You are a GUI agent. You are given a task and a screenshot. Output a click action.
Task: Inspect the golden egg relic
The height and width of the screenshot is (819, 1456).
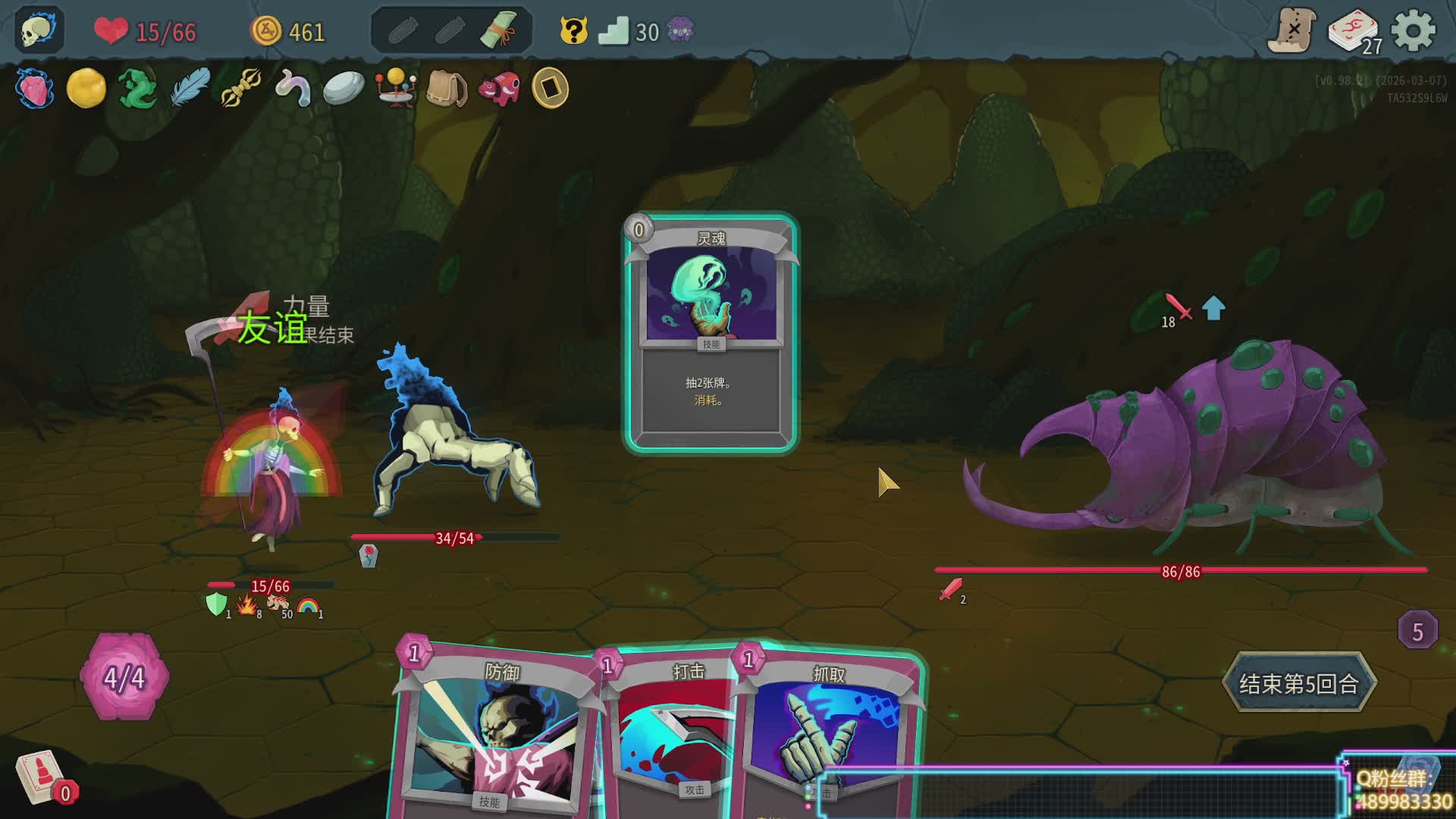click(x=86, y=88)
